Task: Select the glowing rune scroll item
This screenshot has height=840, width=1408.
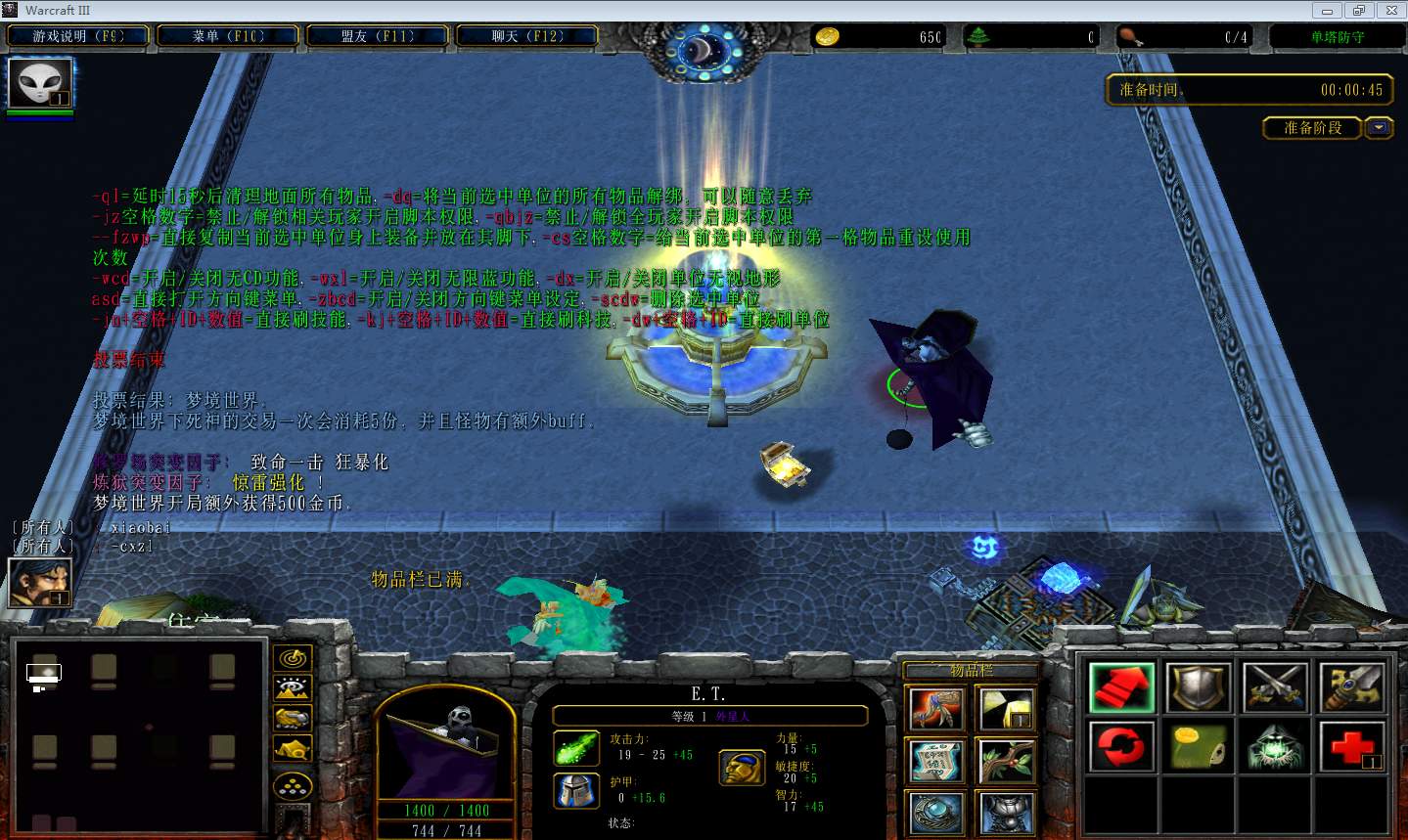Action: 937,762
